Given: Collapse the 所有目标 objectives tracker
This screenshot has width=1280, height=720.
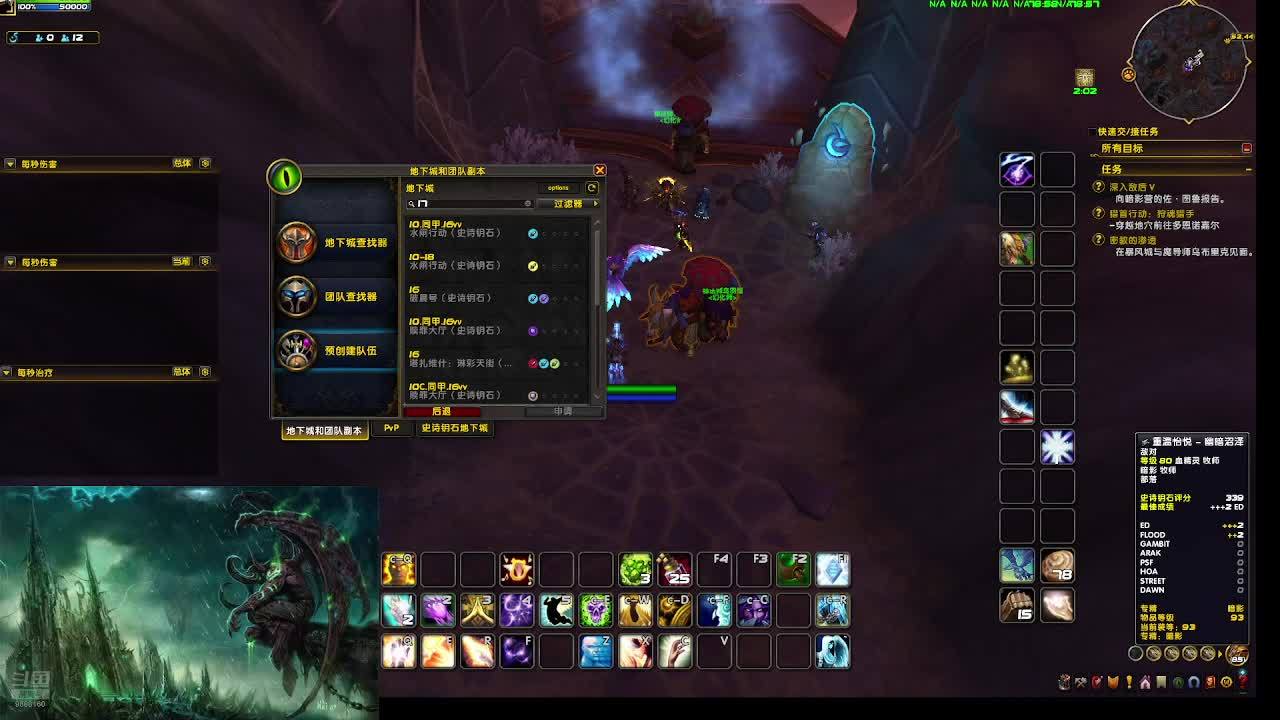Looking at the screenshot, I should [x=1246, y=148].
